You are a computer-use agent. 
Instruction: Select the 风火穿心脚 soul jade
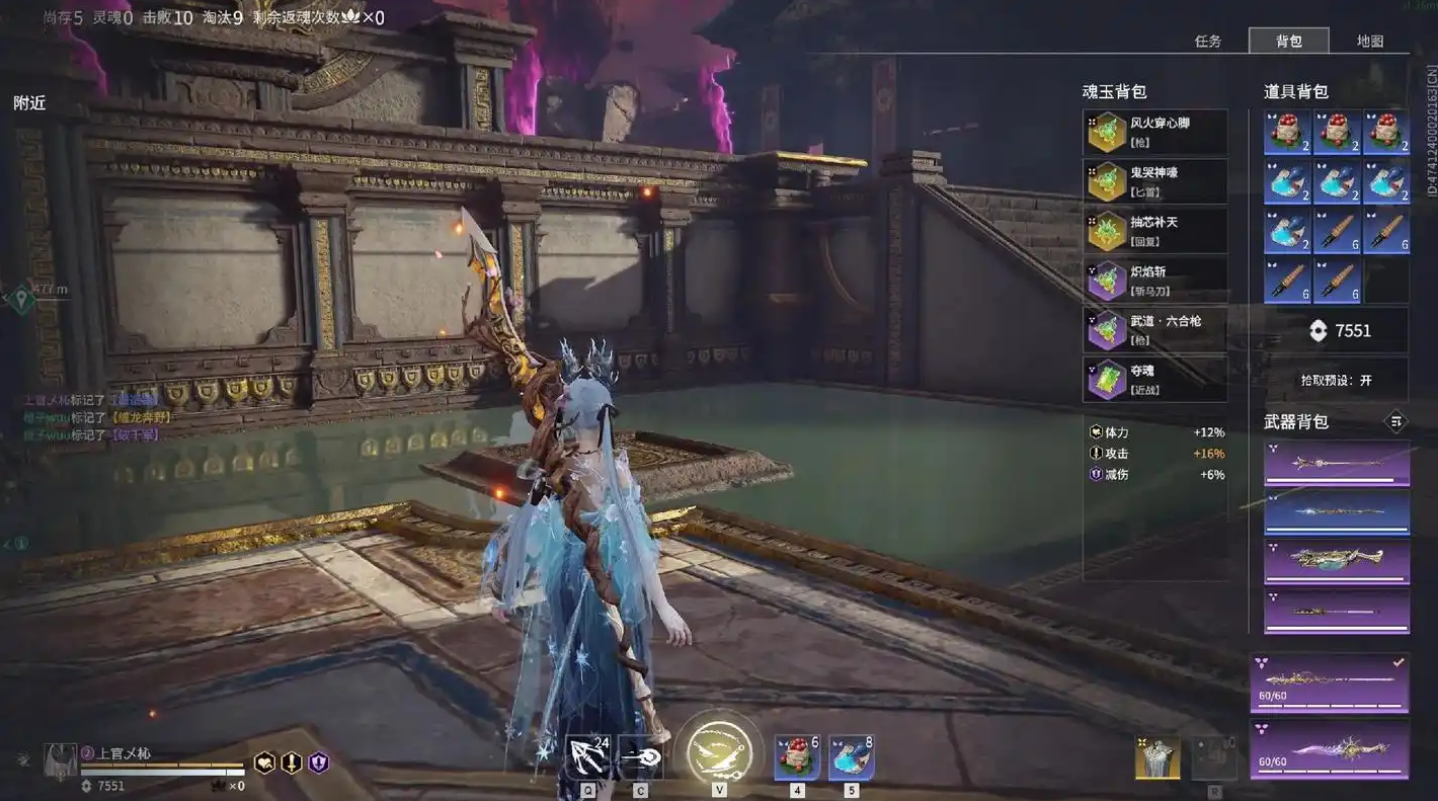pyautogui.click(x=1155, y=132)
